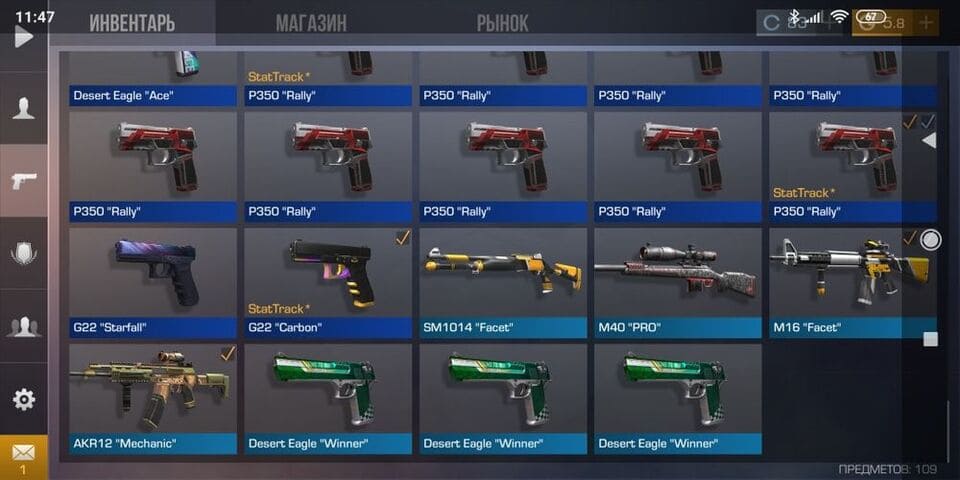Pick the Desert Eagle "Ace" item
The image size is (960, 480).
pos(153,77)
